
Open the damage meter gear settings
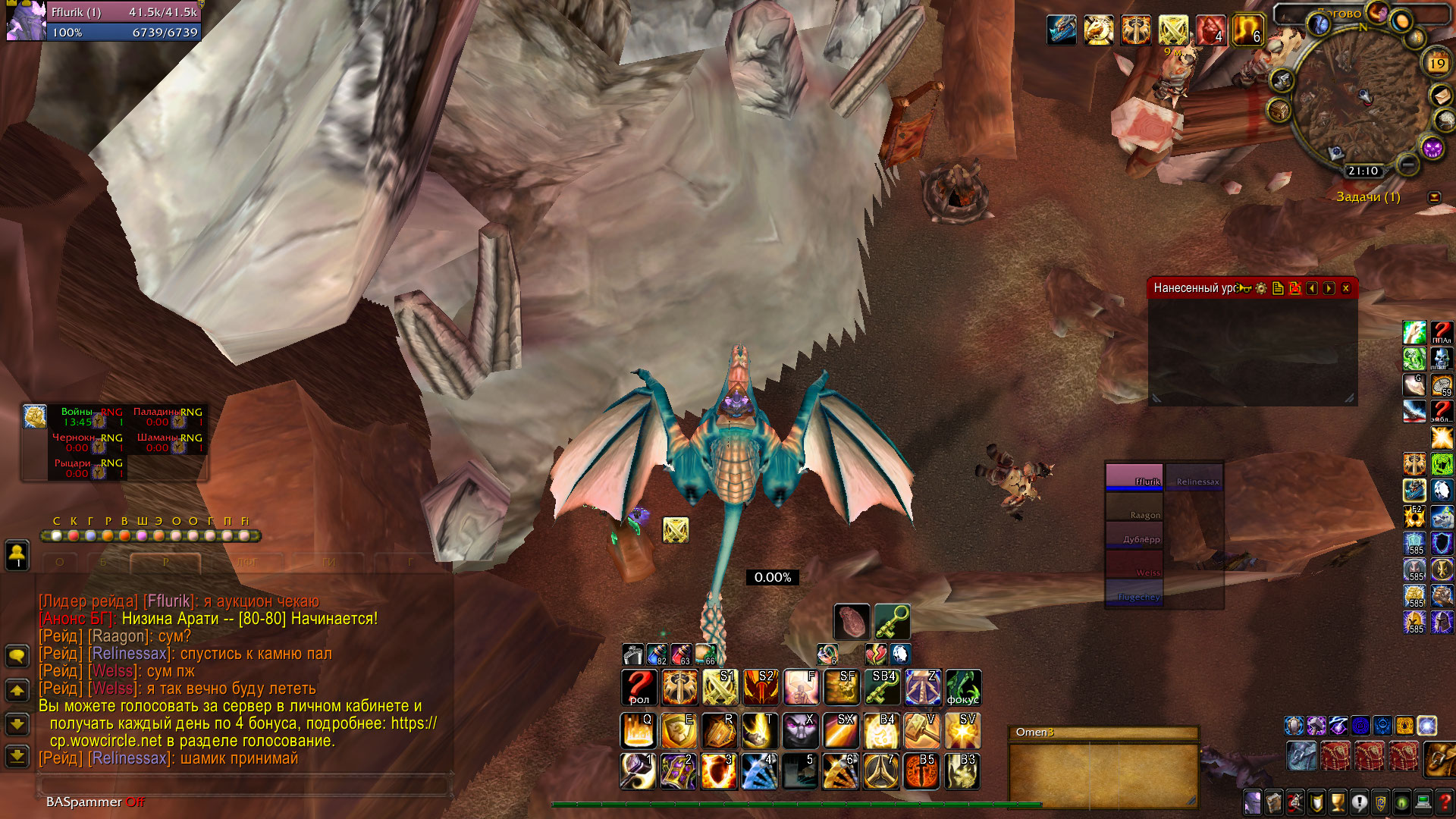(x=1261, y=288)
